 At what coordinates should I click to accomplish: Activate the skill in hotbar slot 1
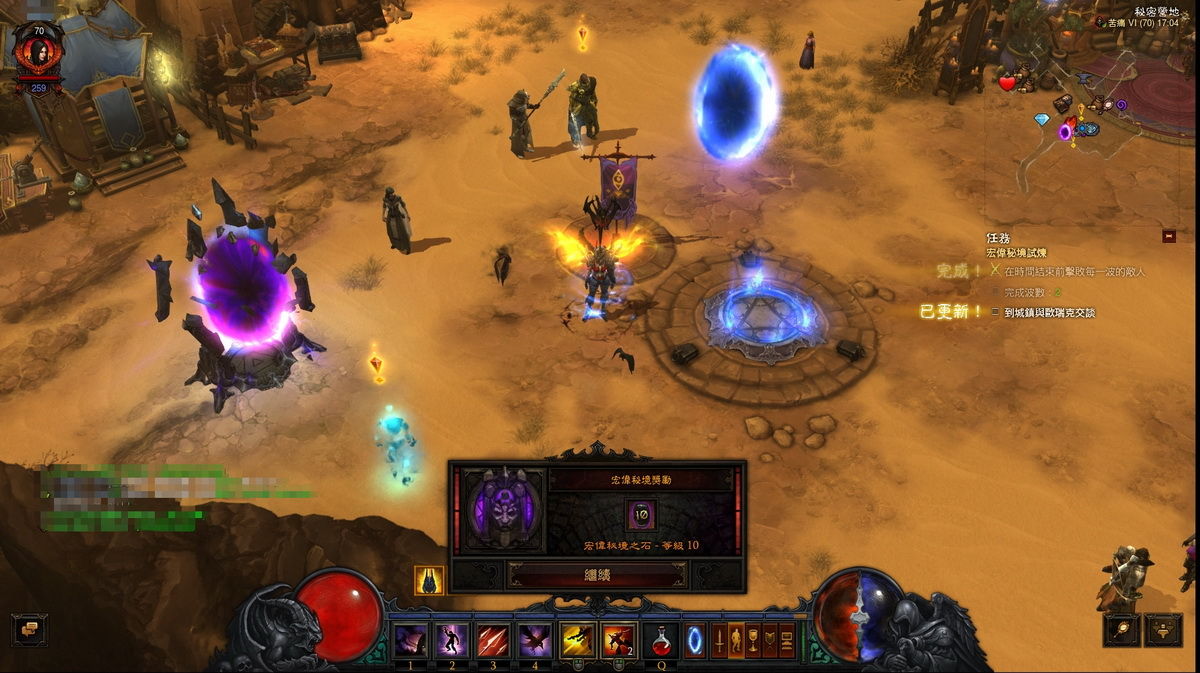click(x=411, y=640)
